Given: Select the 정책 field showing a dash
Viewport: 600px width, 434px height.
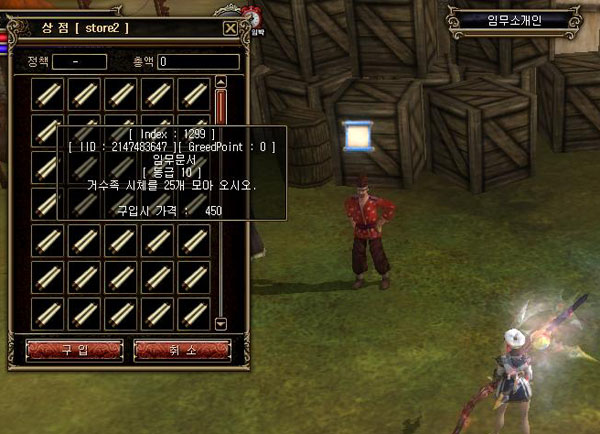Looking at the screenshot, I should click(79, 62).
